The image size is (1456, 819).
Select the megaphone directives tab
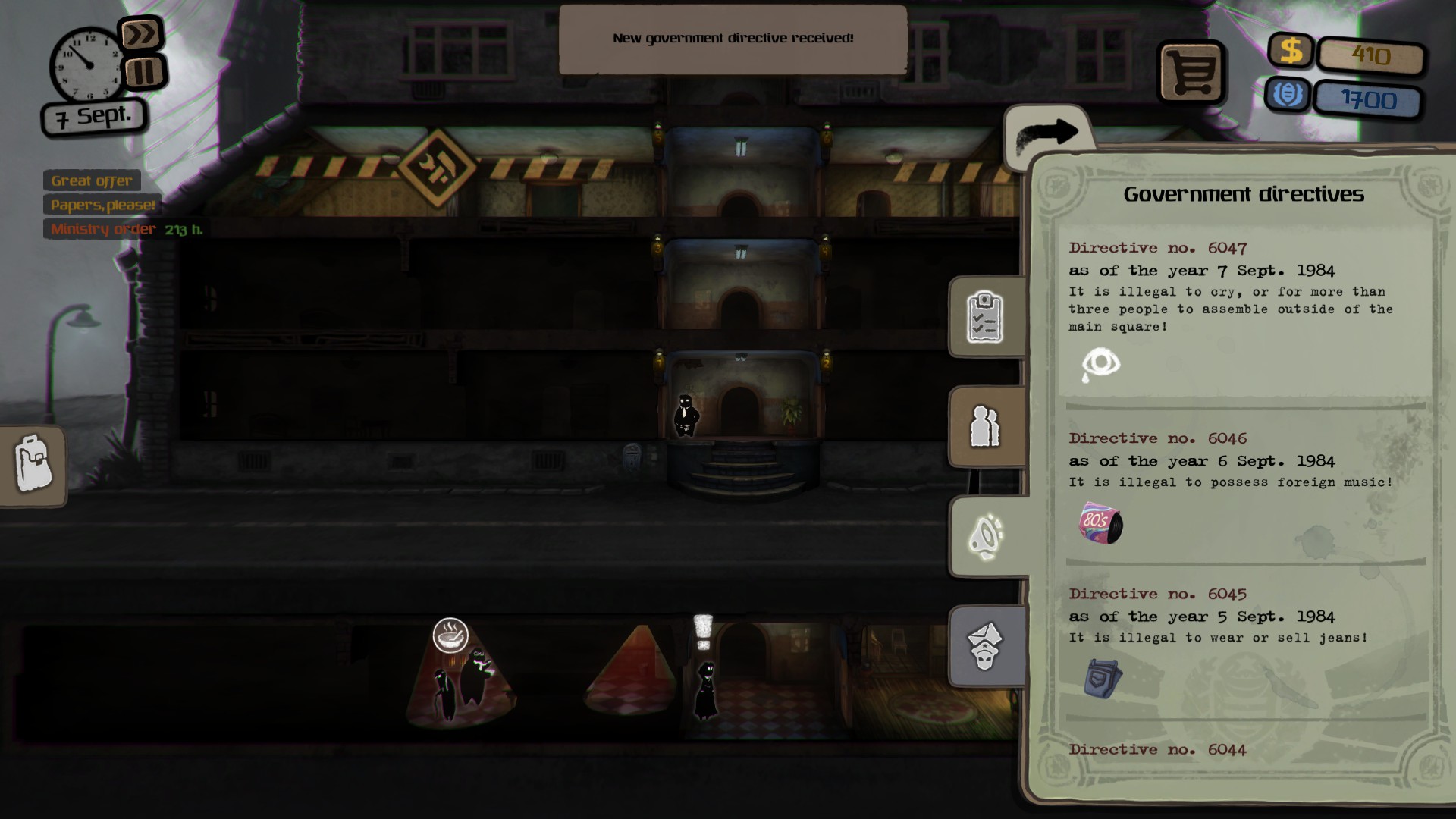tap(986, 536)
